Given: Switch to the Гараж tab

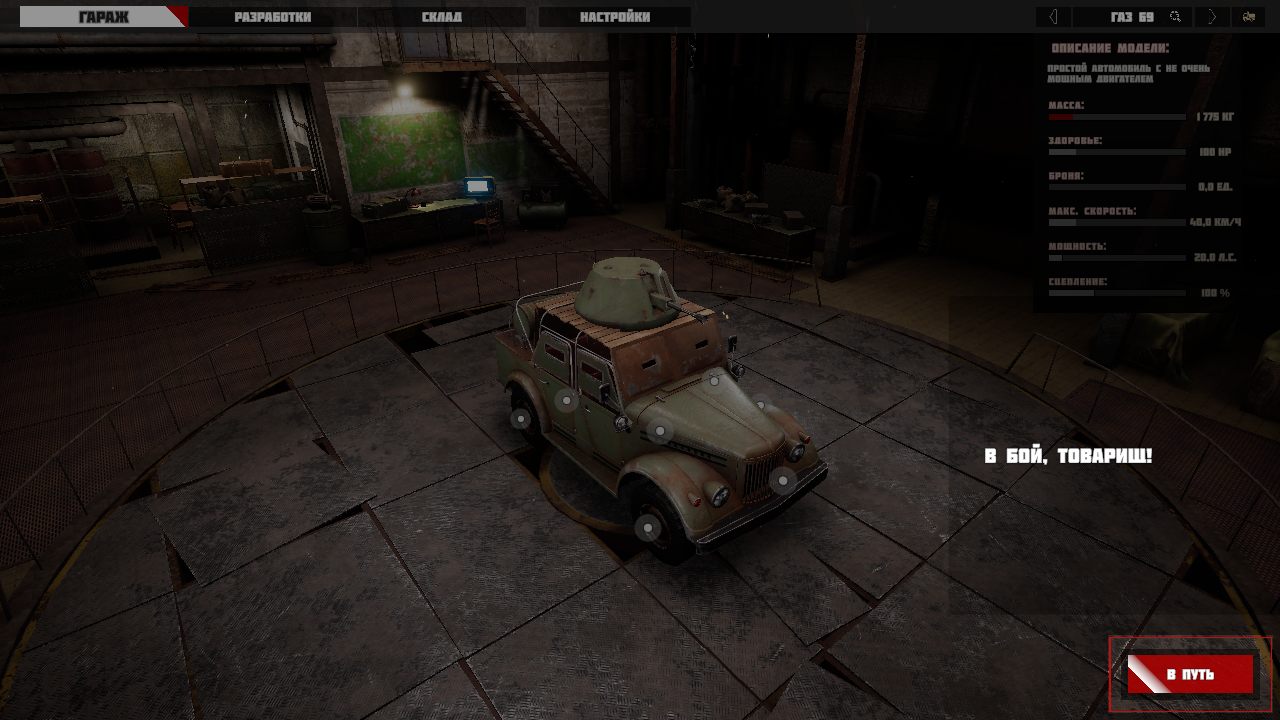Looking at the screenshot, I should coord(103,17).
